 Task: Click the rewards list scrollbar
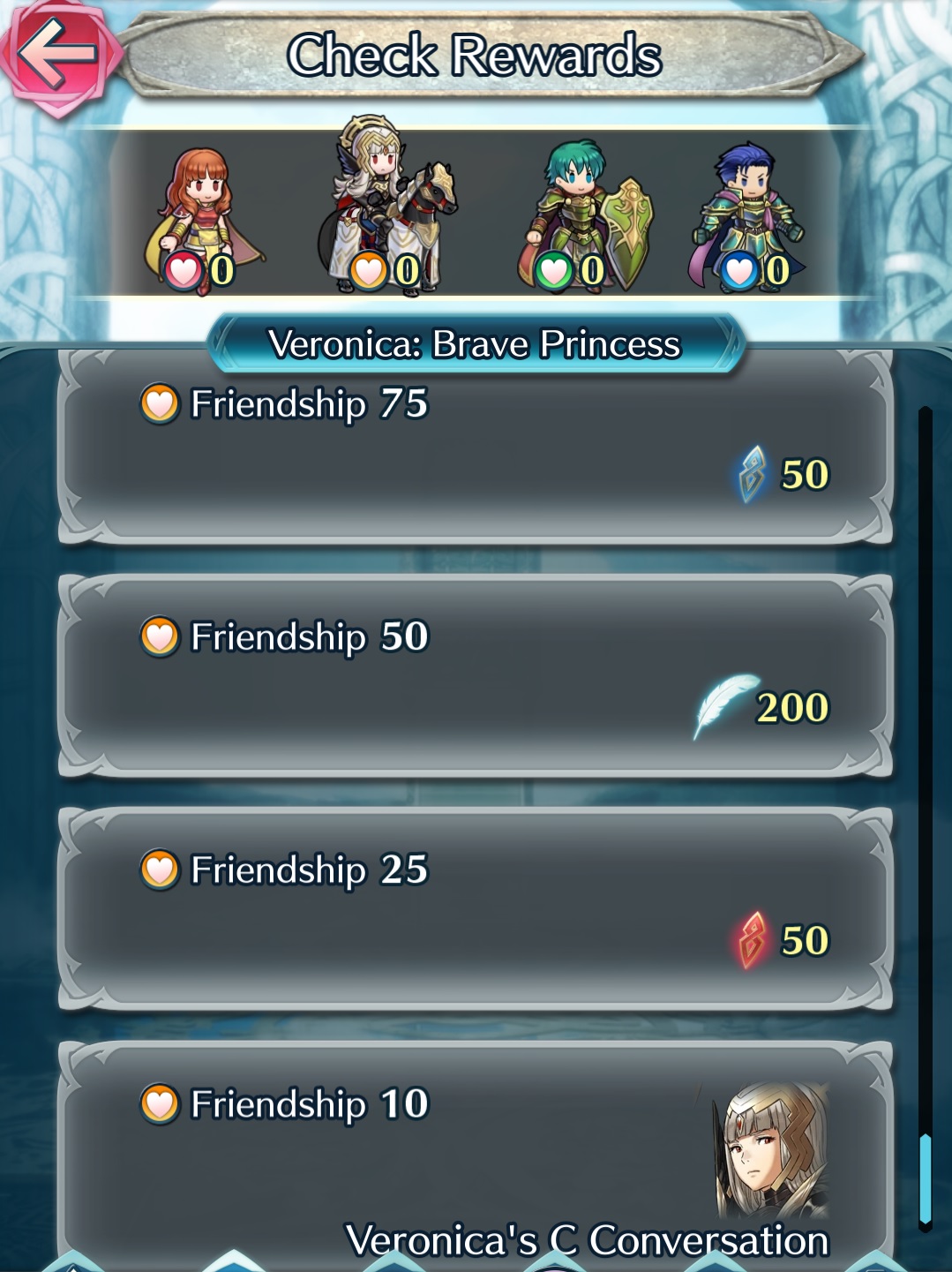[x=925, y=817]
